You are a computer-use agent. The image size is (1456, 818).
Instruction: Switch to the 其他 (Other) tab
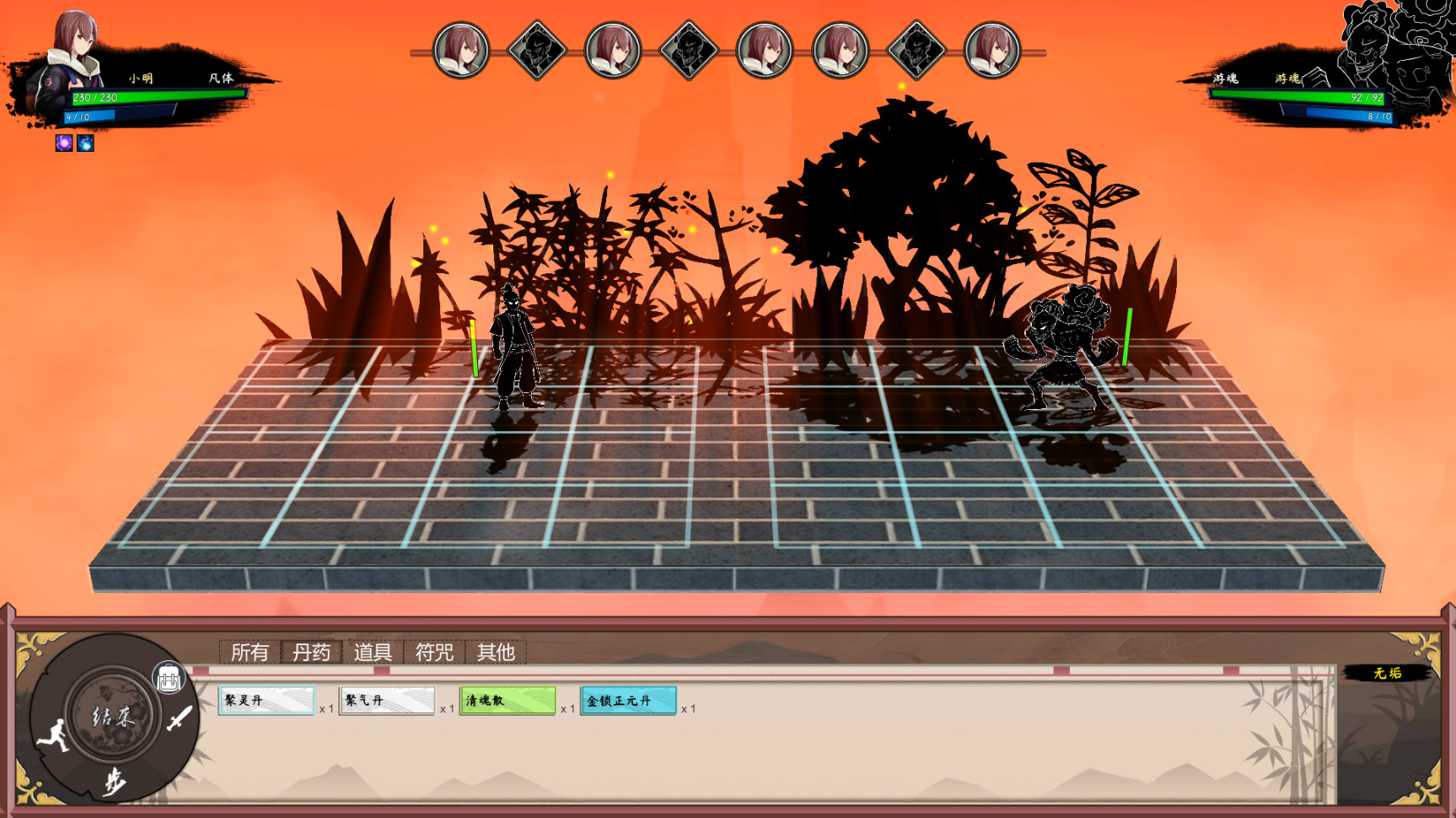(496, 652)
